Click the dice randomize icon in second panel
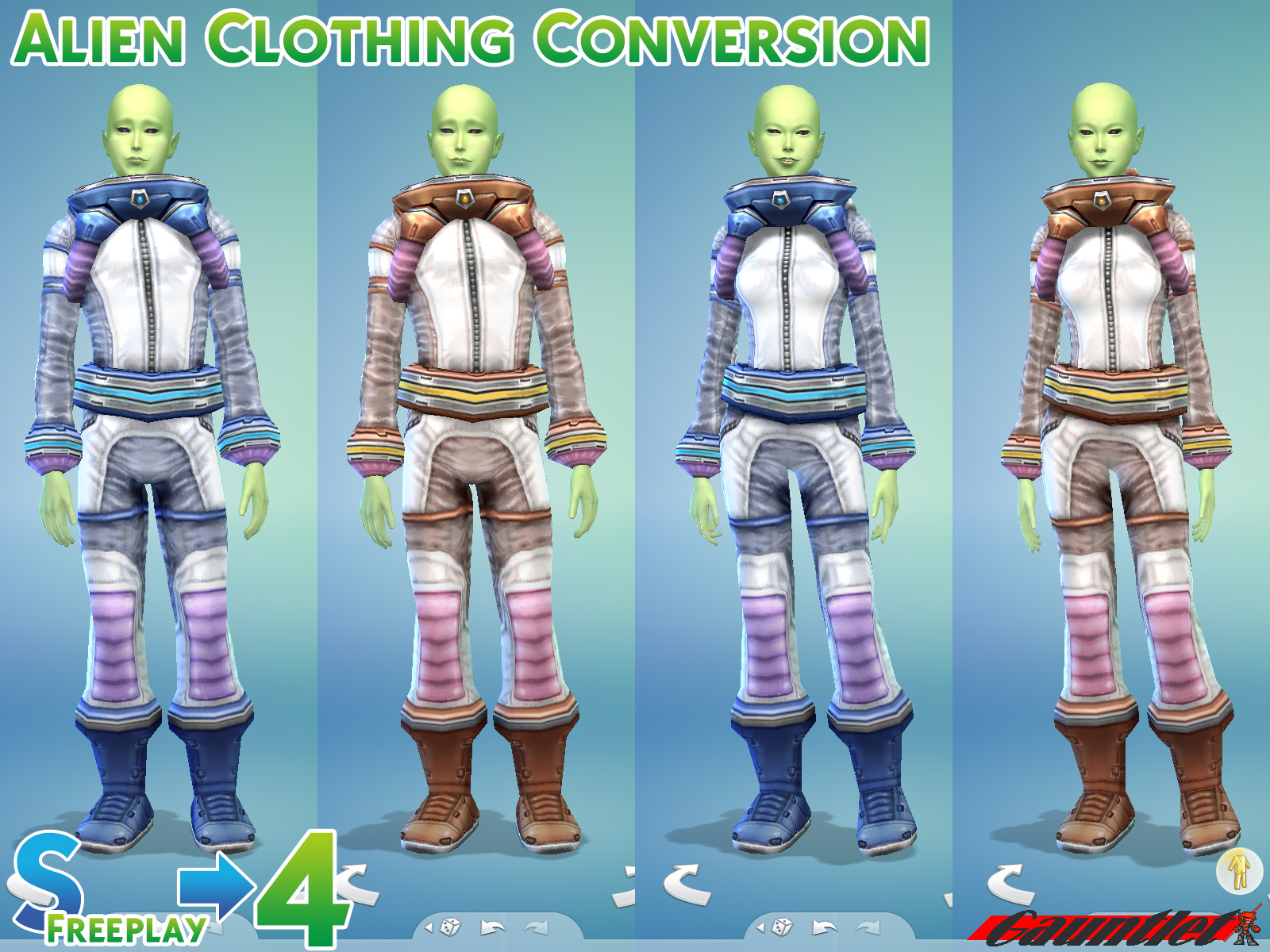Image resolution: width=1270 pixels, height=952 pixels. coord(451,927)
